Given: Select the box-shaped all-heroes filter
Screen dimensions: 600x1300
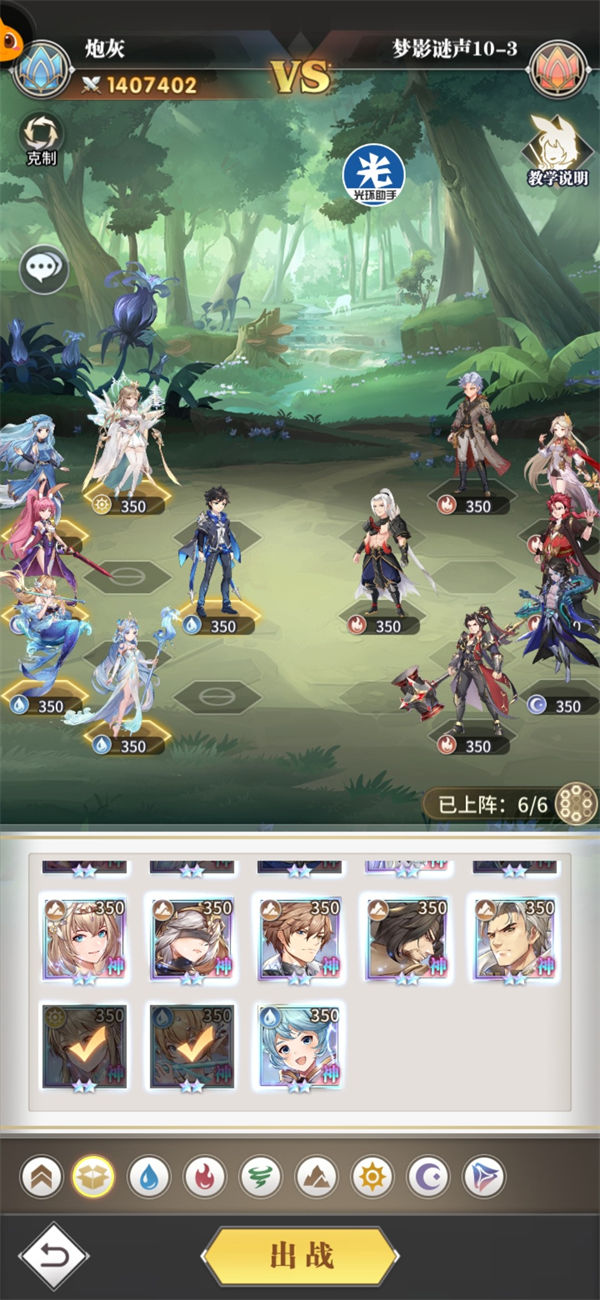Looking at the screenshot, I should [x=93, y=1177].
